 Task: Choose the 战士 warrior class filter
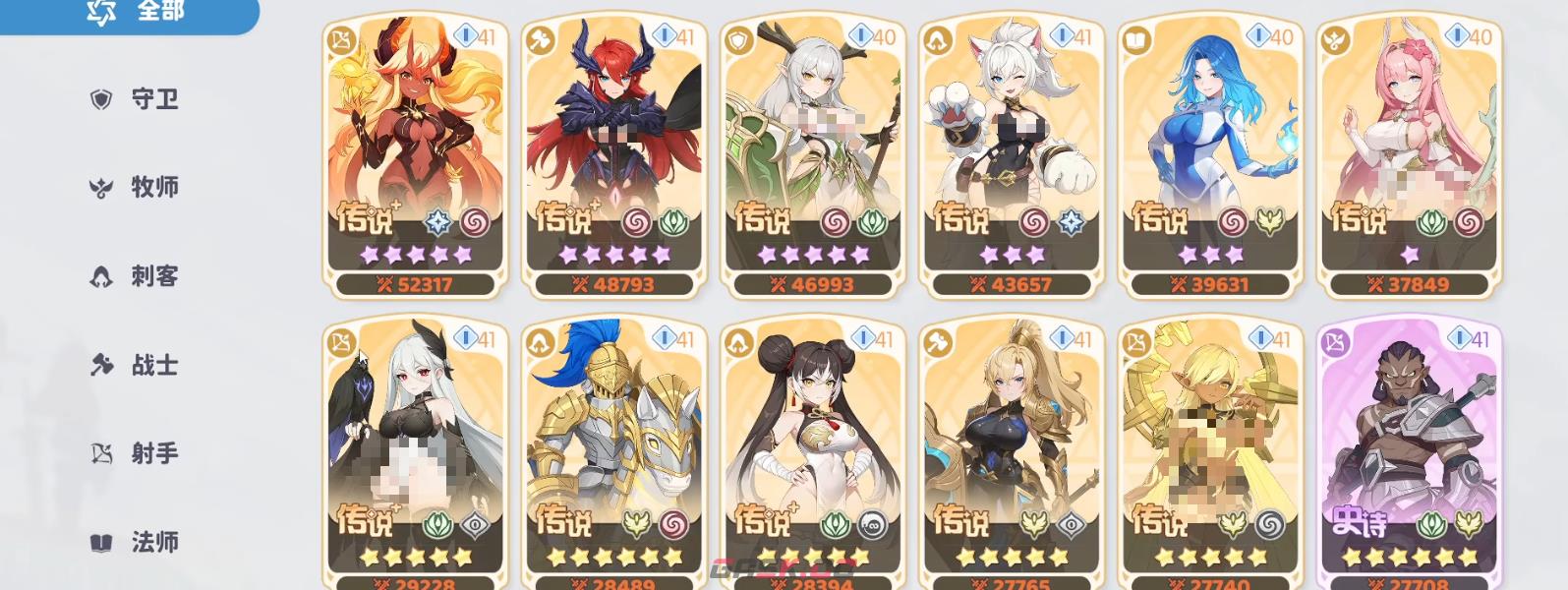click(x=136, y=365)
